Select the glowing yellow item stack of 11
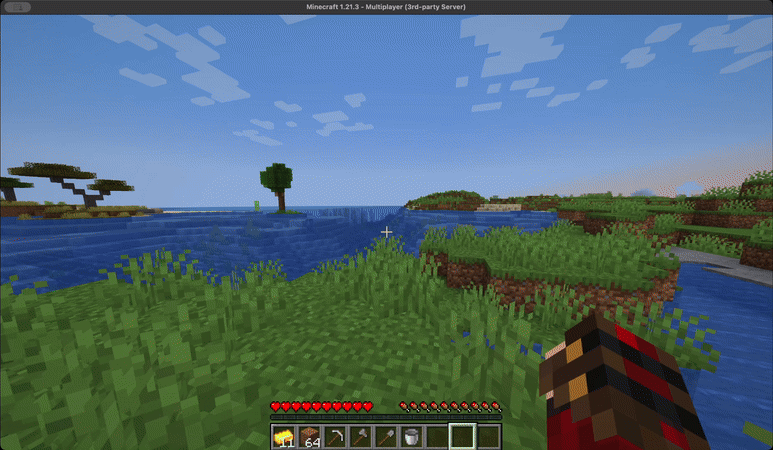773x450 pixels. 284,436
